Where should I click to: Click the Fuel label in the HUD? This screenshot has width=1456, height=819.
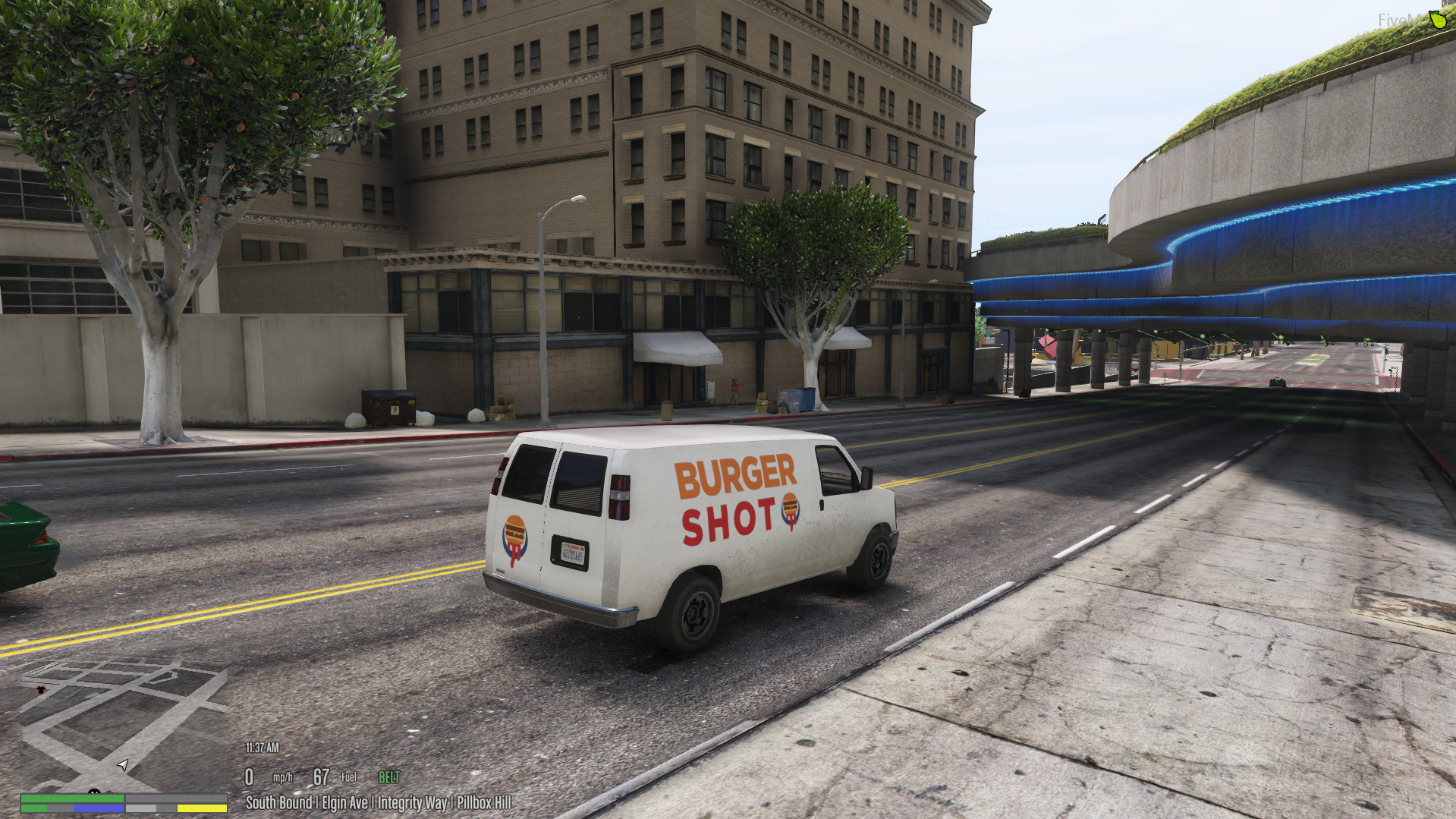(x=350, y=776)
